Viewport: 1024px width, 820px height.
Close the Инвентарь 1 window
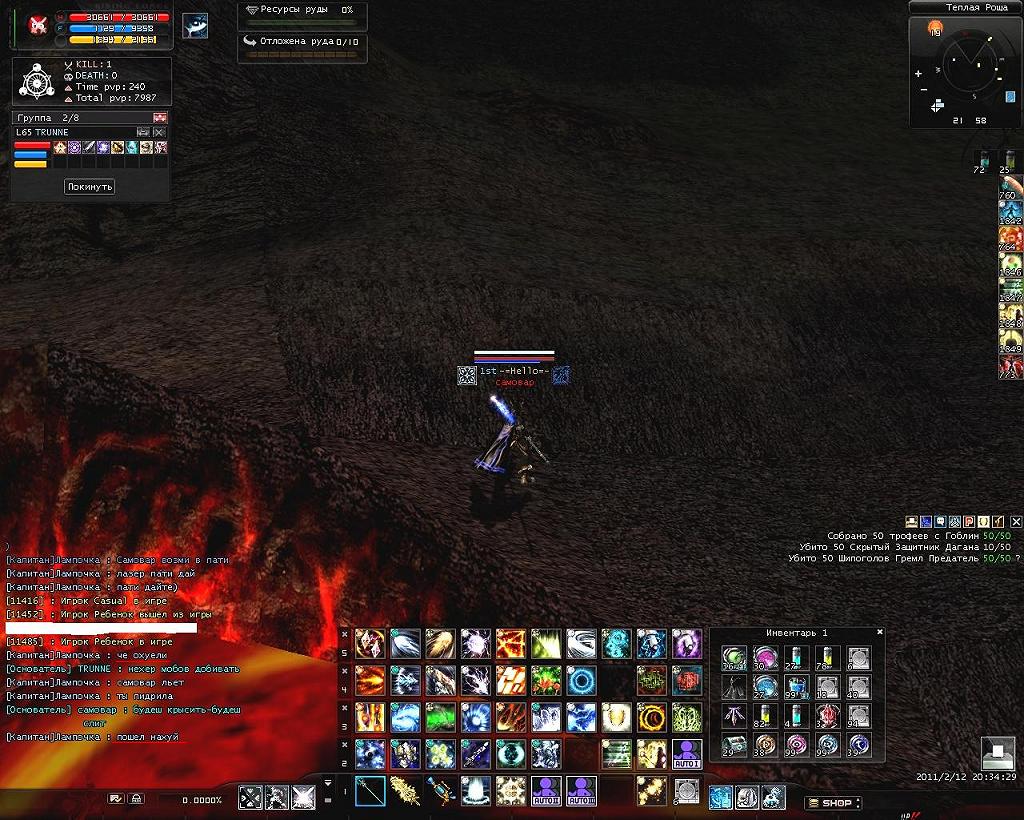pos(880,632)
